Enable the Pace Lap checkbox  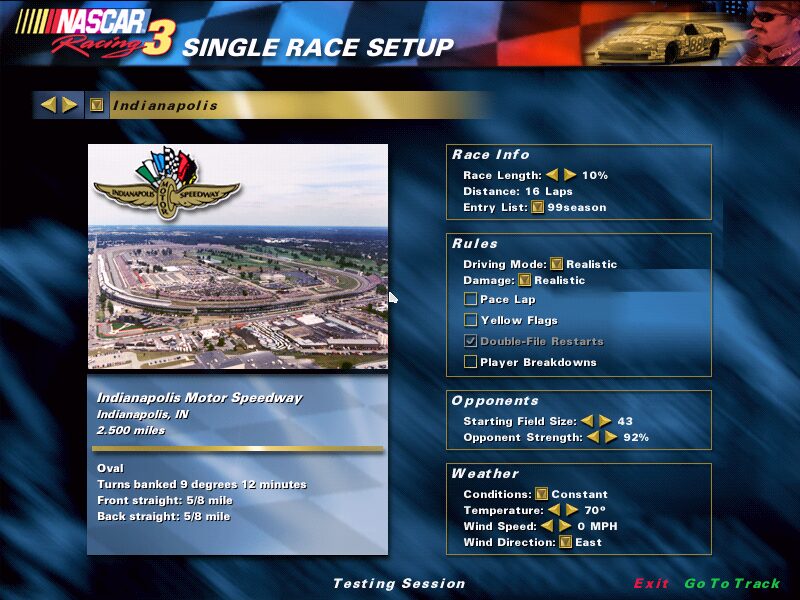coord(470,299)
